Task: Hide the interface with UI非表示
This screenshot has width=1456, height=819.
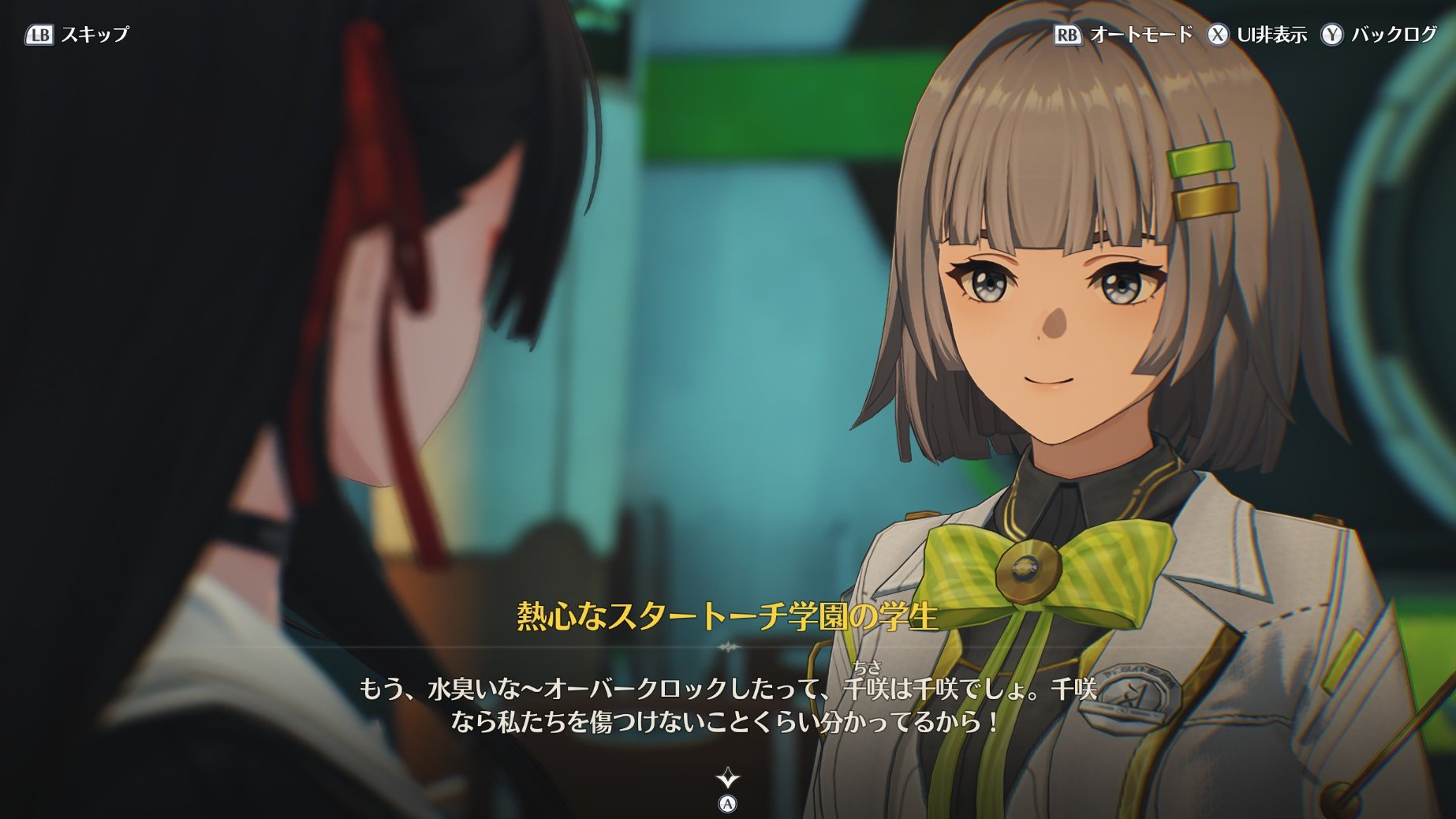Action: (x=1257, y=35)
